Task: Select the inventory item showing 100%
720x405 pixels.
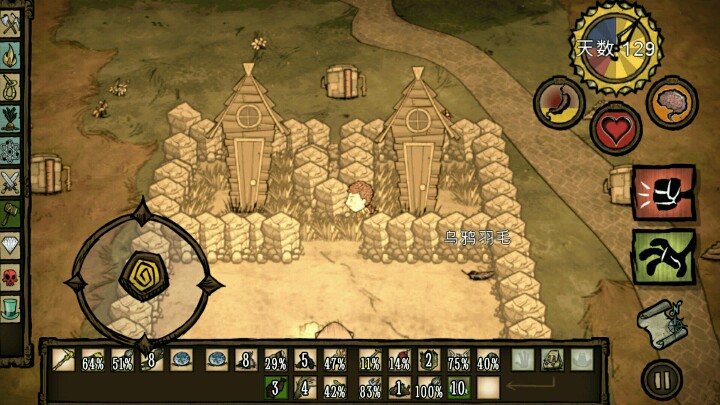Action: 428,387
